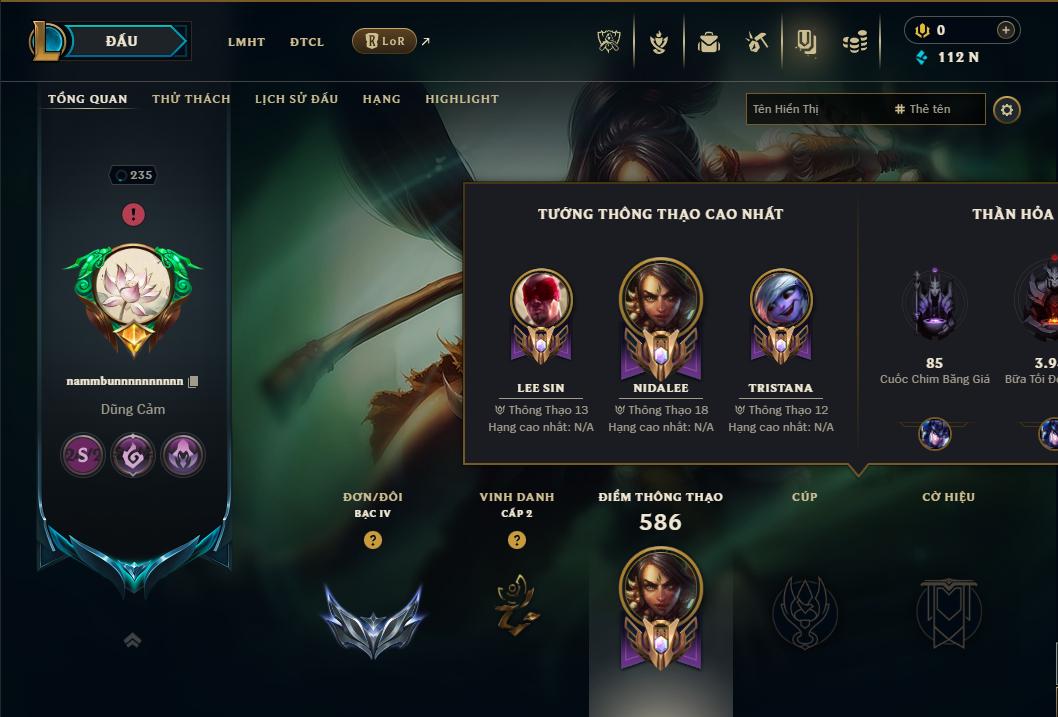The width and height of the screenshot is (1058, 717).
Task: Open the ĐTCL menu entry
Action: (307, 42)
